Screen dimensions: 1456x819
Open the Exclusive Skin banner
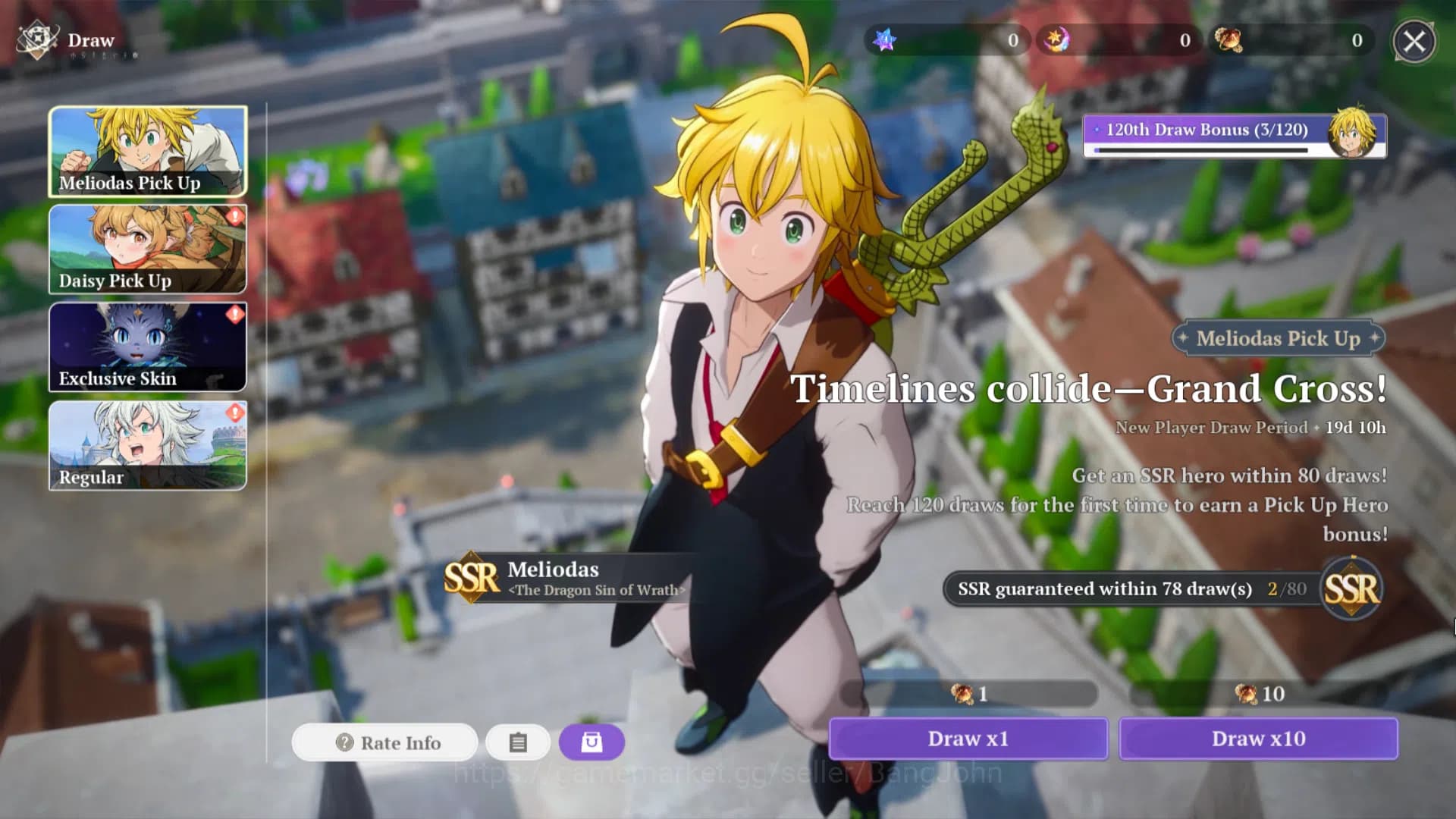(x=147, y=347)
